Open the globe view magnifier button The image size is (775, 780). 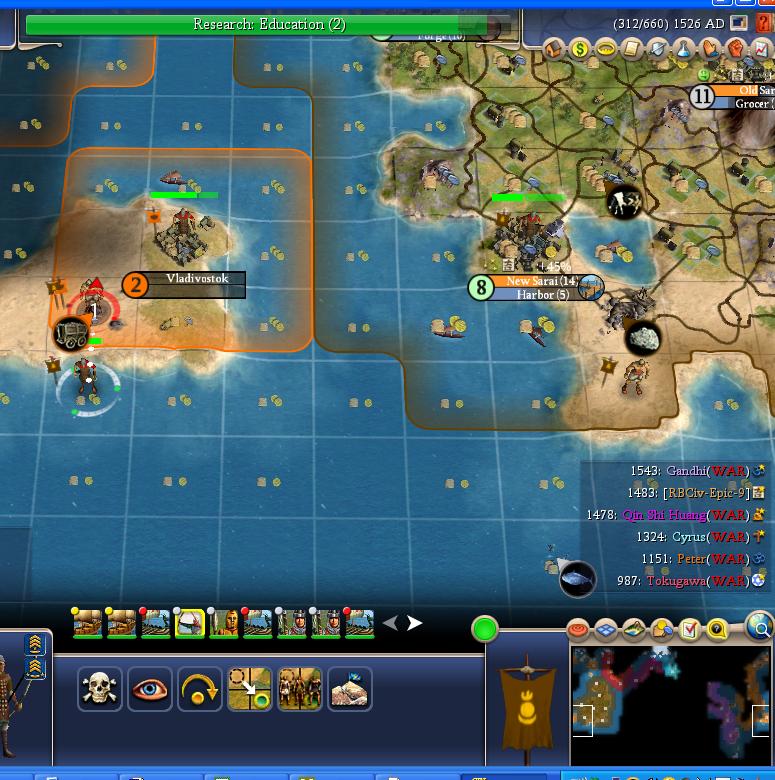pyautogui.click(x=760, y=627)
